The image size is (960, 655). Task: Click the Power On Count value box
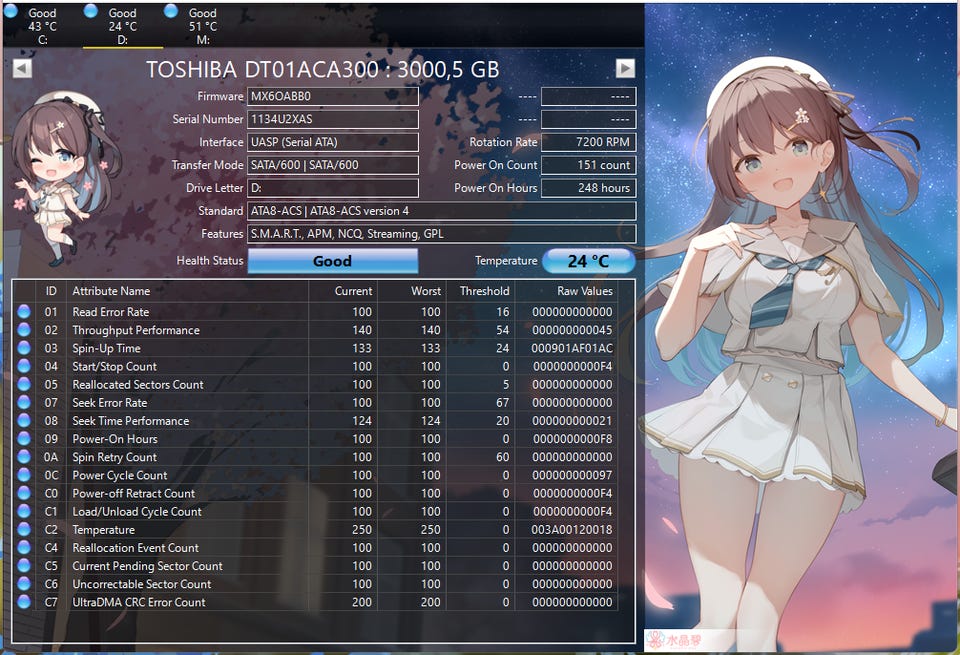(x=592, y=165)
